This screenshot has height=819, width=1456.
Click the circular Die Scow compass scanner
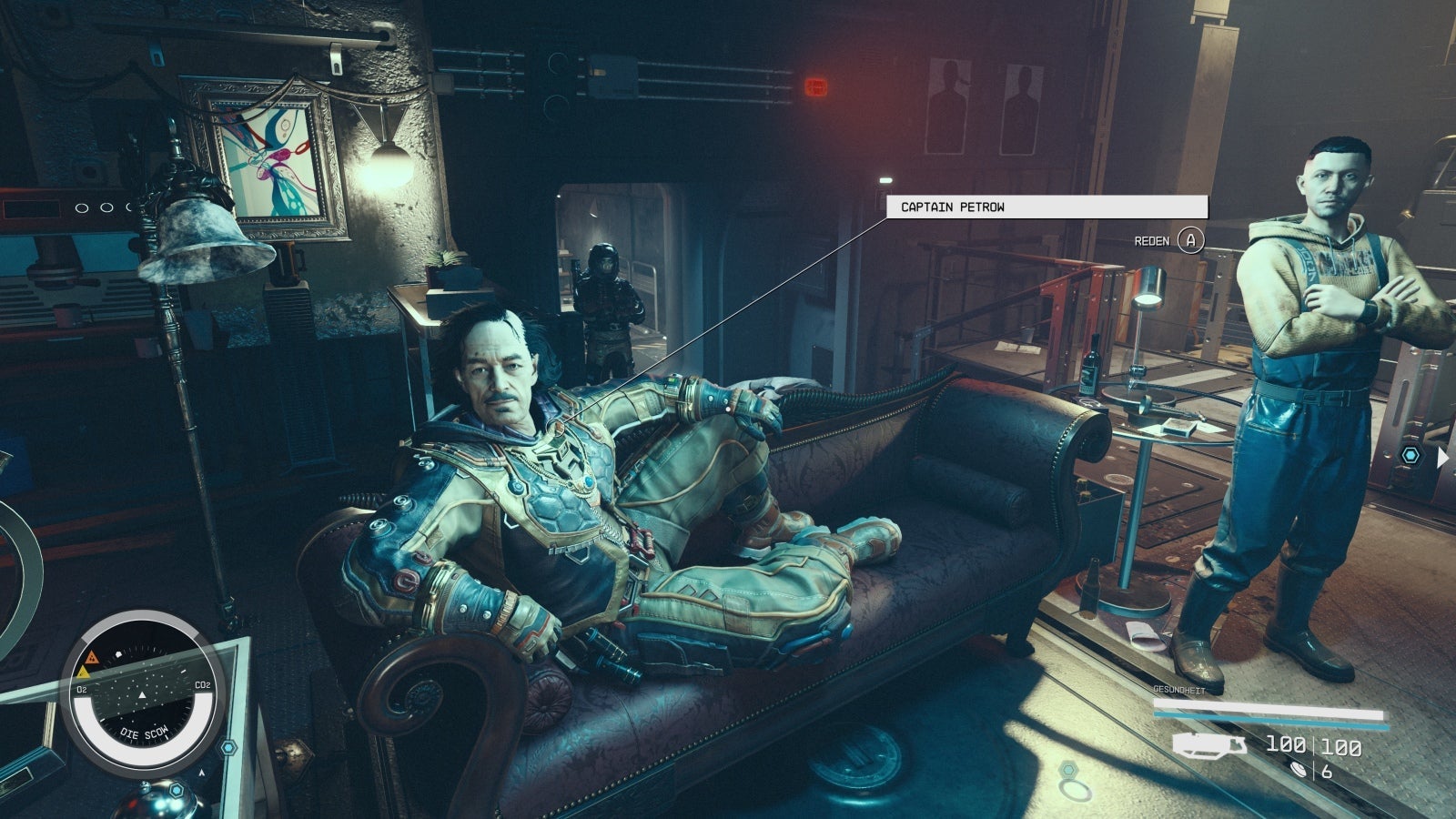pos(141,693)
